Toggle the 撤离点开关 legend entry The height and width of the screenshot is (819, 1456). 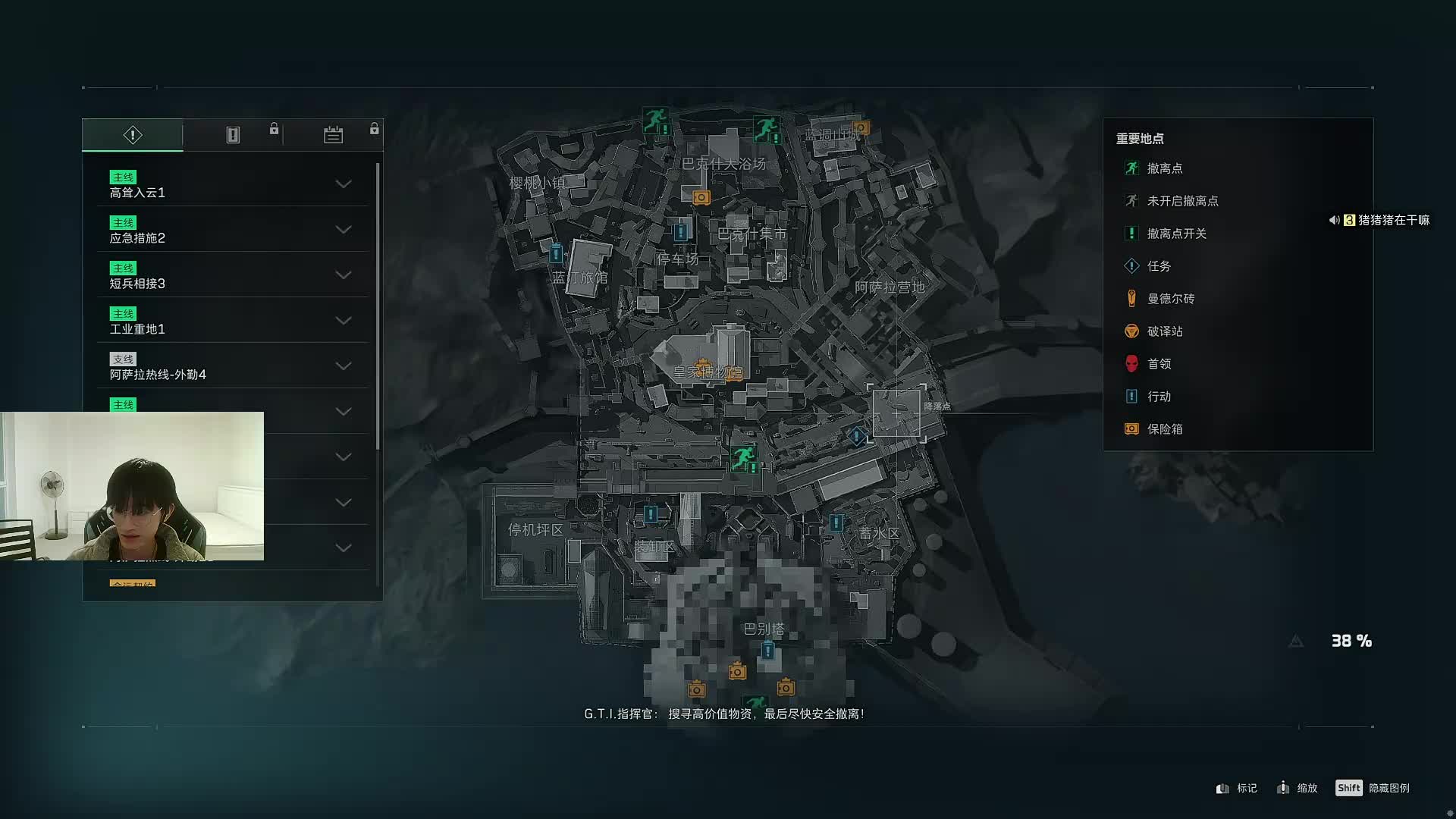tap(1175, 234)
